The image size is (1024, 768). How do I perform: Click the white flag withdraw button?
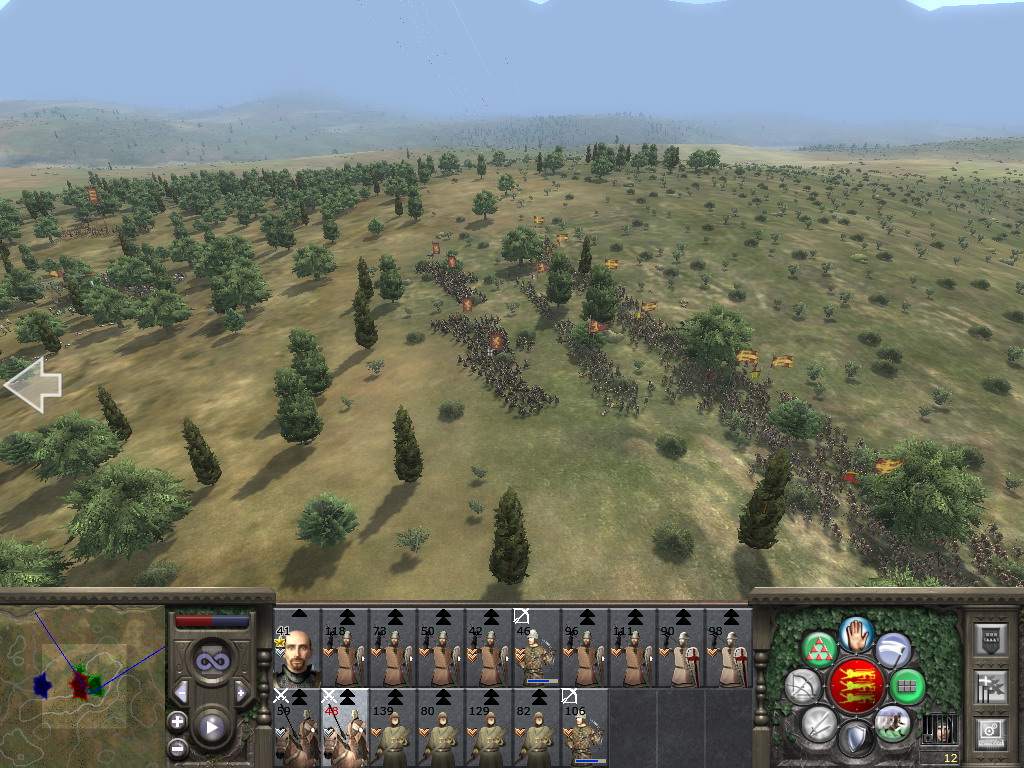[x=893, y=650]
